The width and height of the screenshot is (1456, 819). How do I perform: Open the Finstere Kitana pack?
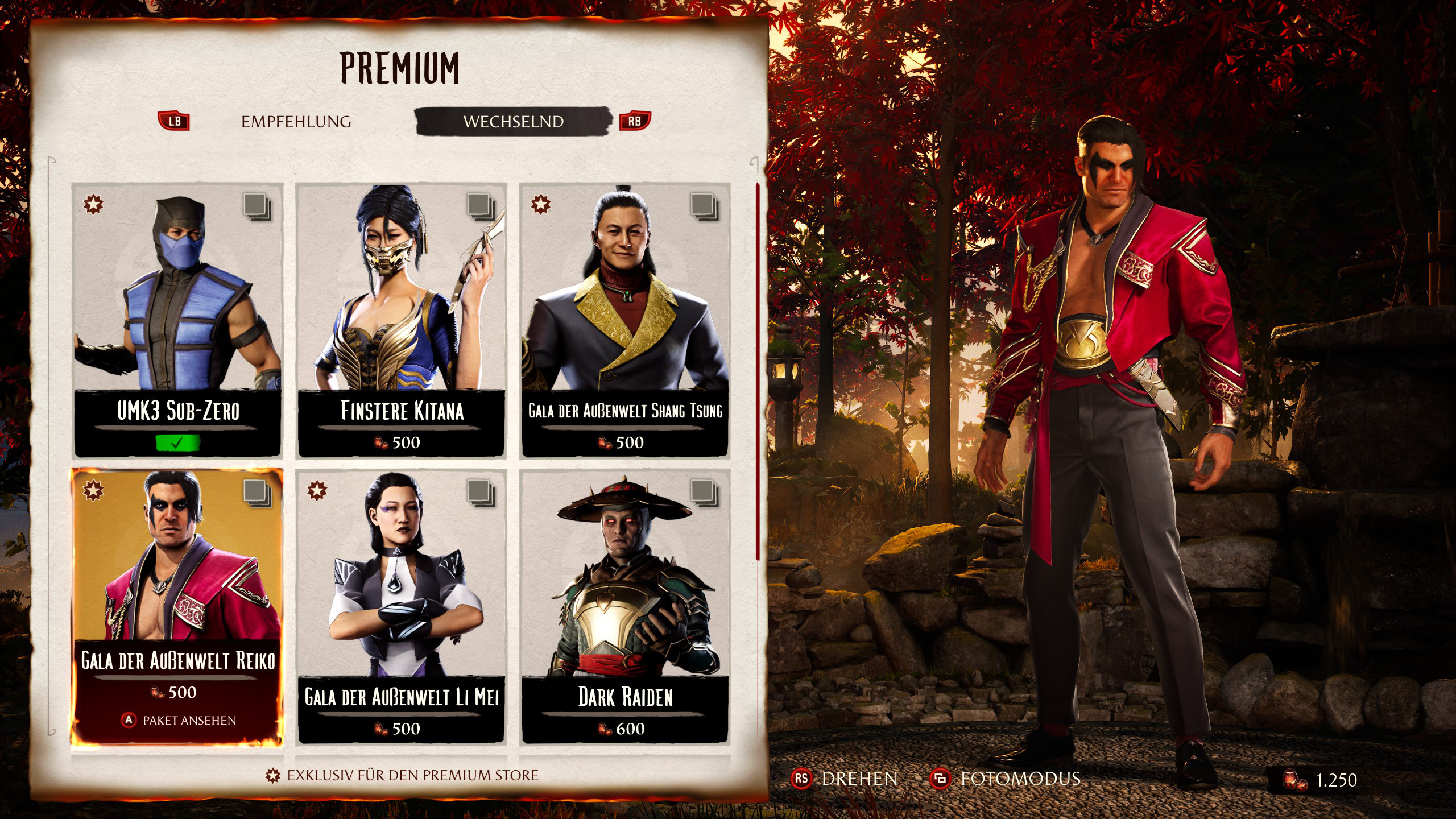402,320
